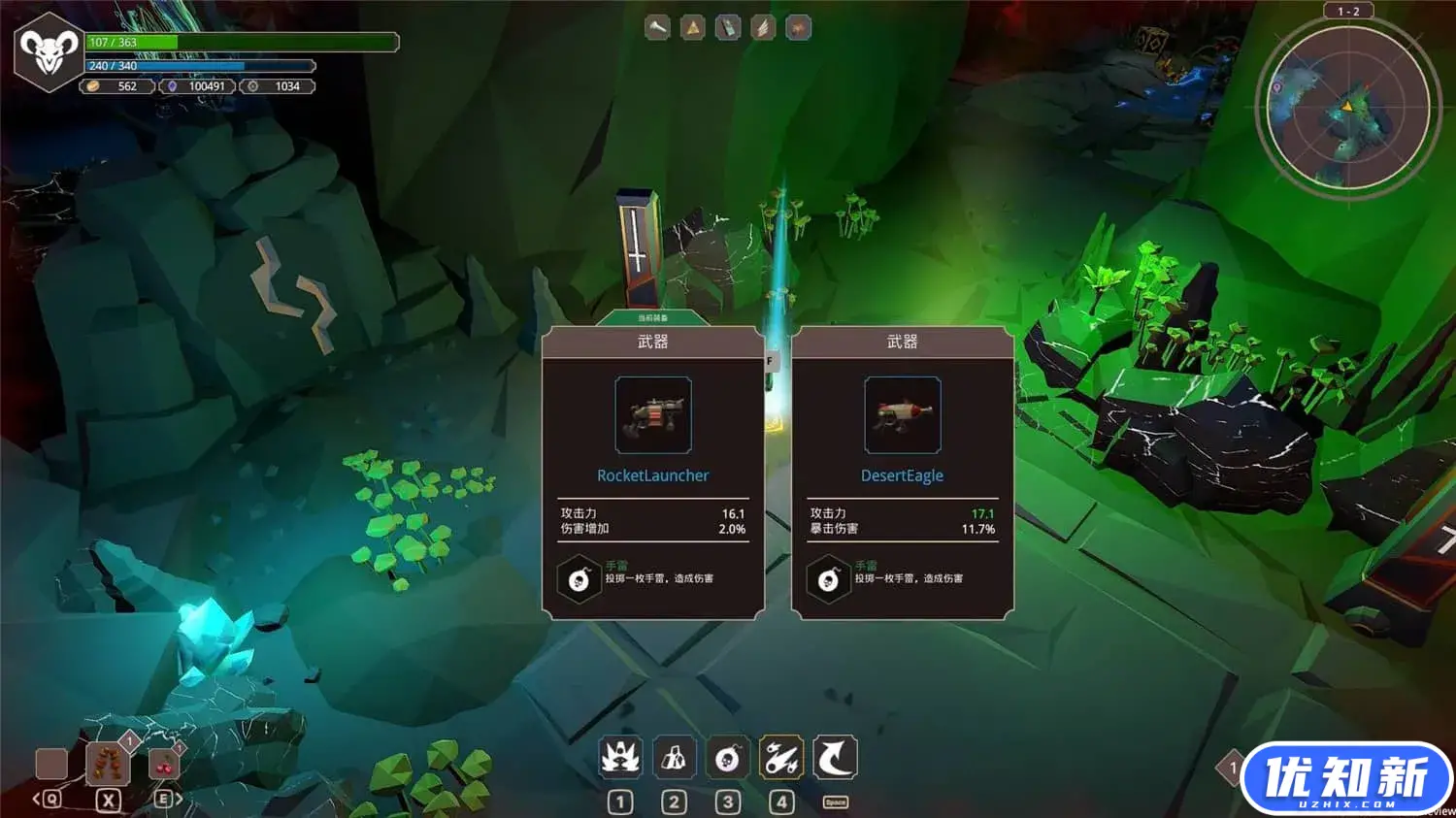Click the ram skull character portrait
This screenshot has height=818, width=1456.
(x=49, y=51)
